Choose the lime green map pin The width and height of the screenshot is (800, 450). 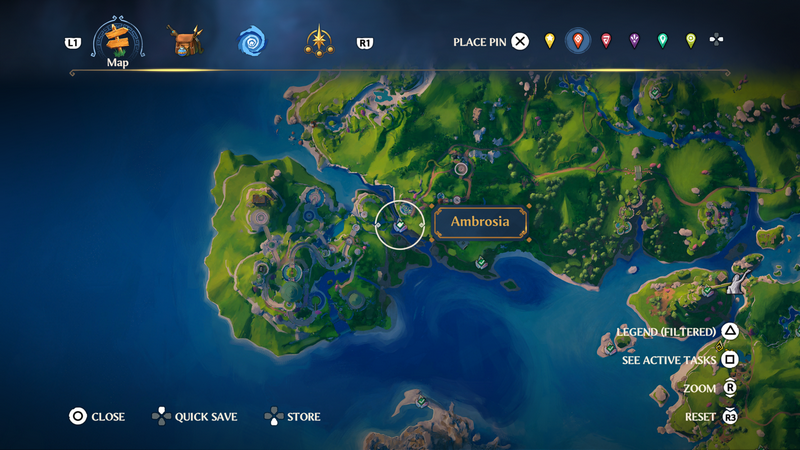tap(690, 41)
